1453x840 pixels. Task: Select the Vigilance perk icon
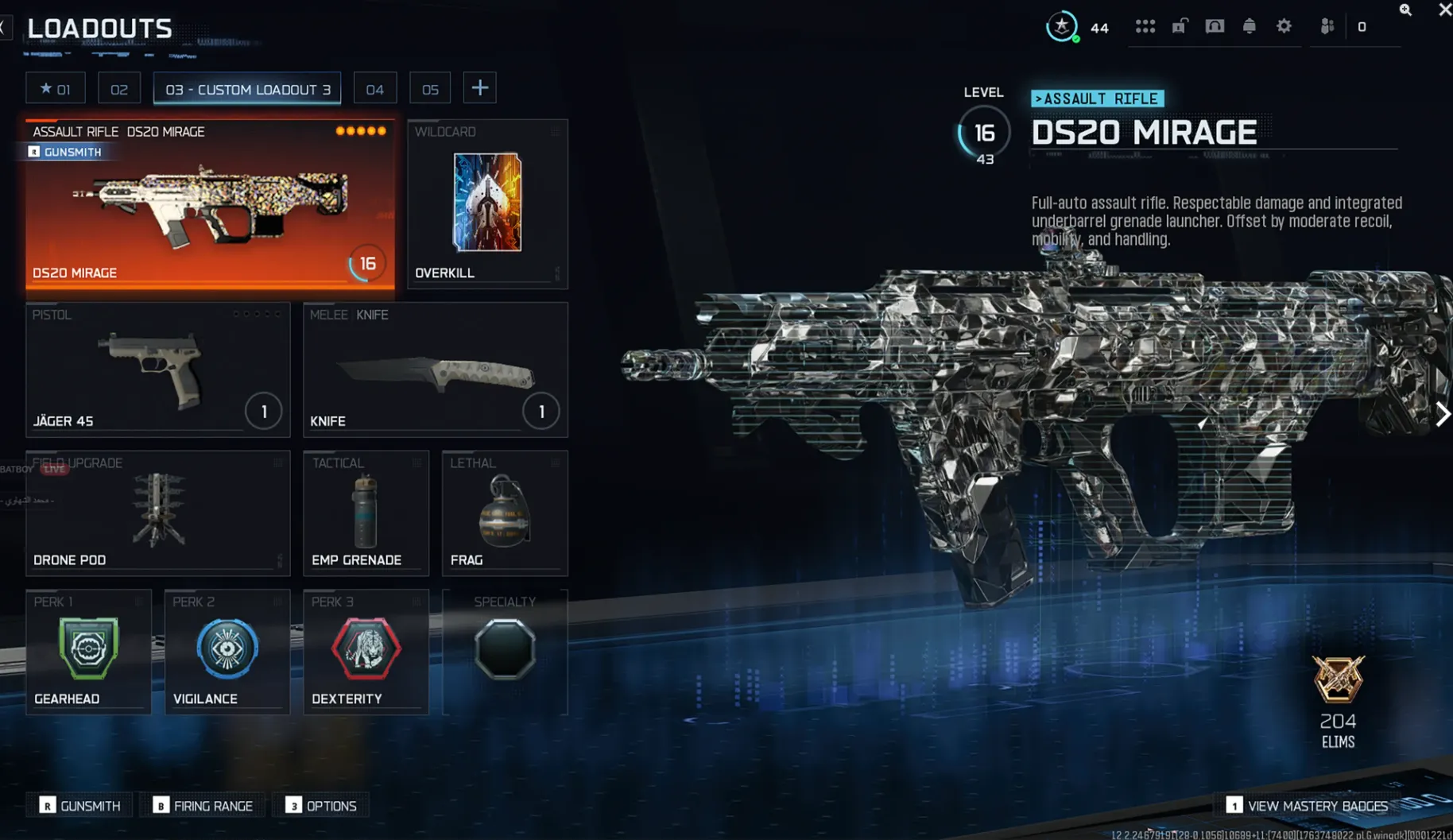pos(227,648)
